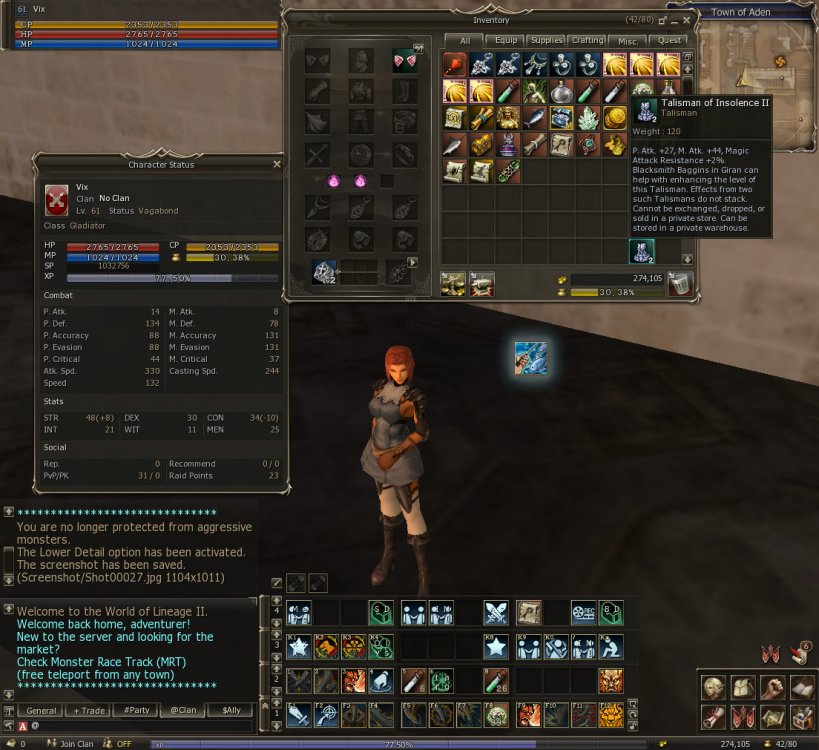
Task: Switch to the Equip inventory tab
Action: click(507, 40)
